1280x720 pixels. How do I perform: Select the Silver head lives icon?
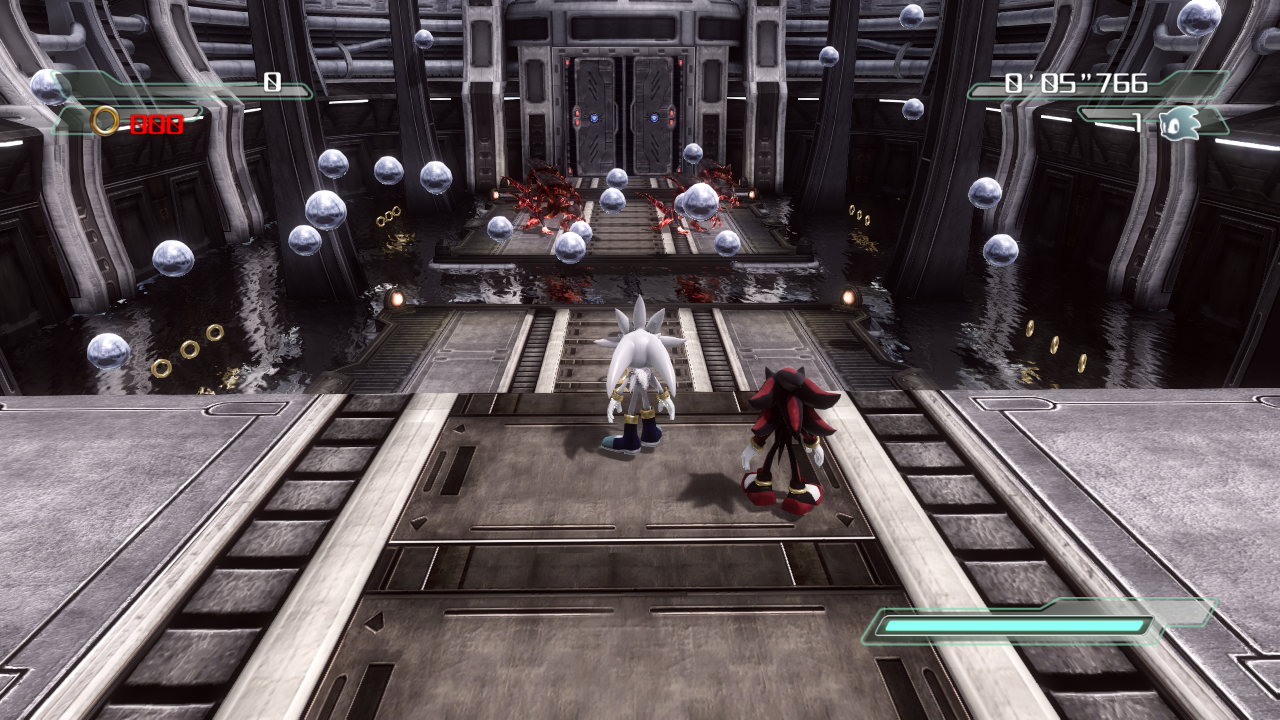tap(1179, 123)
